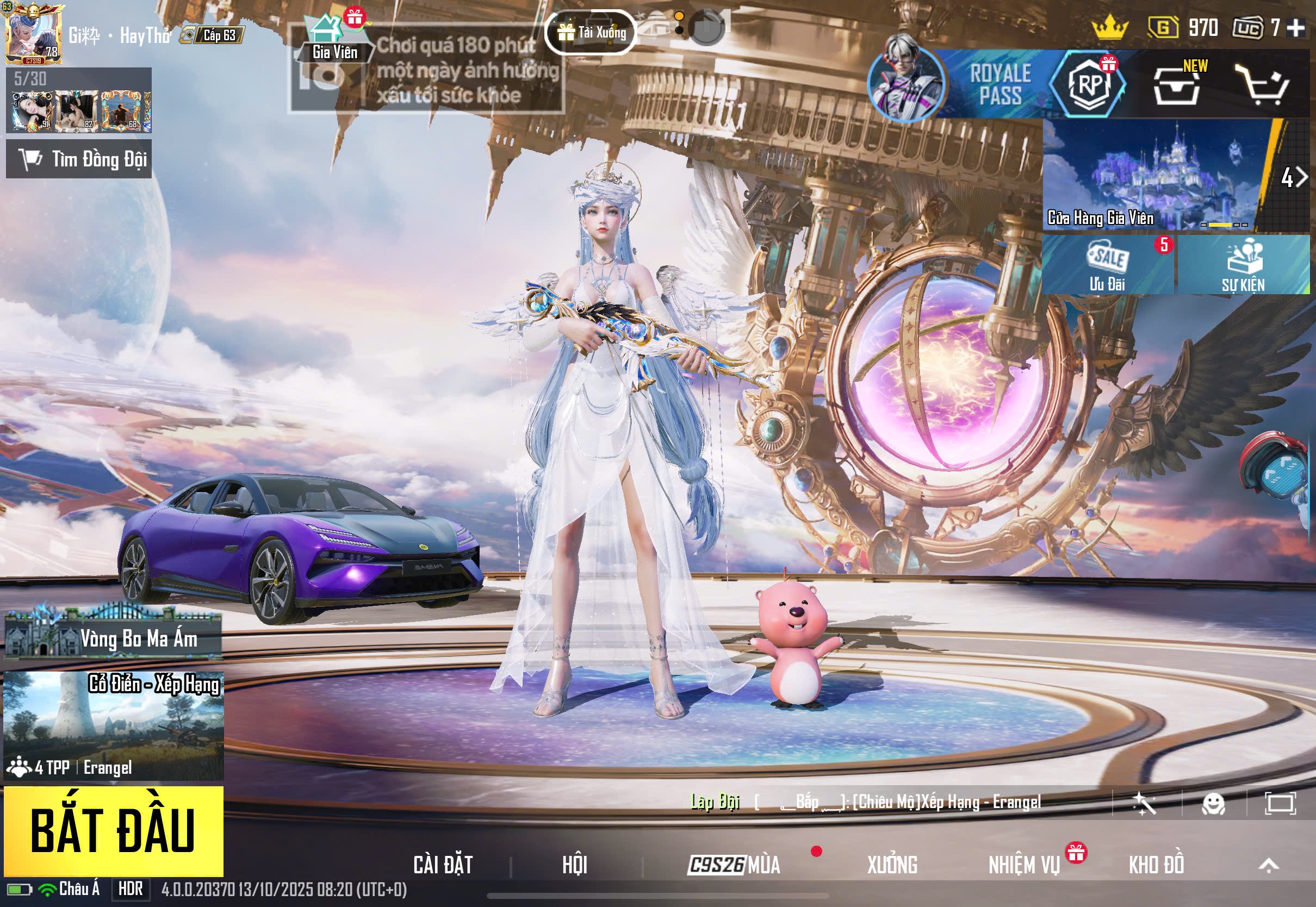Screen dimensions: 1316x907
Task: Open the NEW supply crate icon
Action: (1176, 85)
